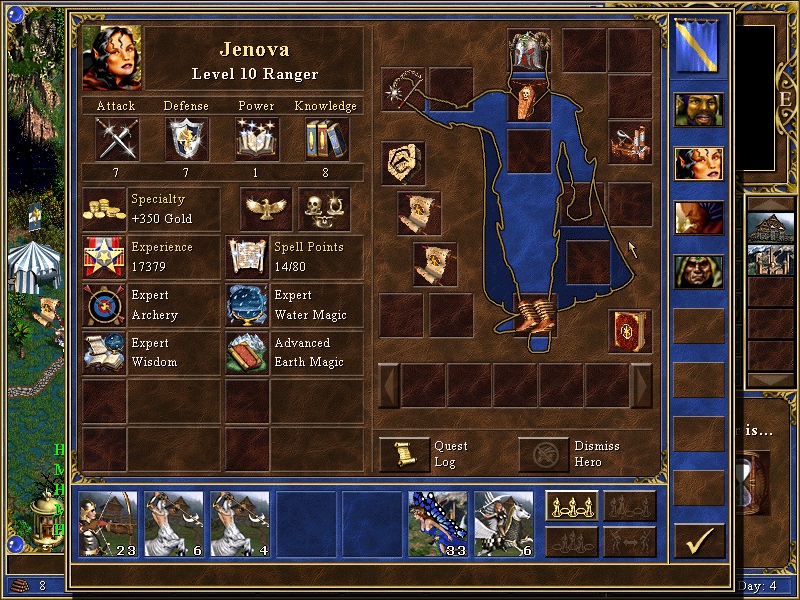Select the skull pendant necklace slot
800x600 pixels.
[529, 100]
